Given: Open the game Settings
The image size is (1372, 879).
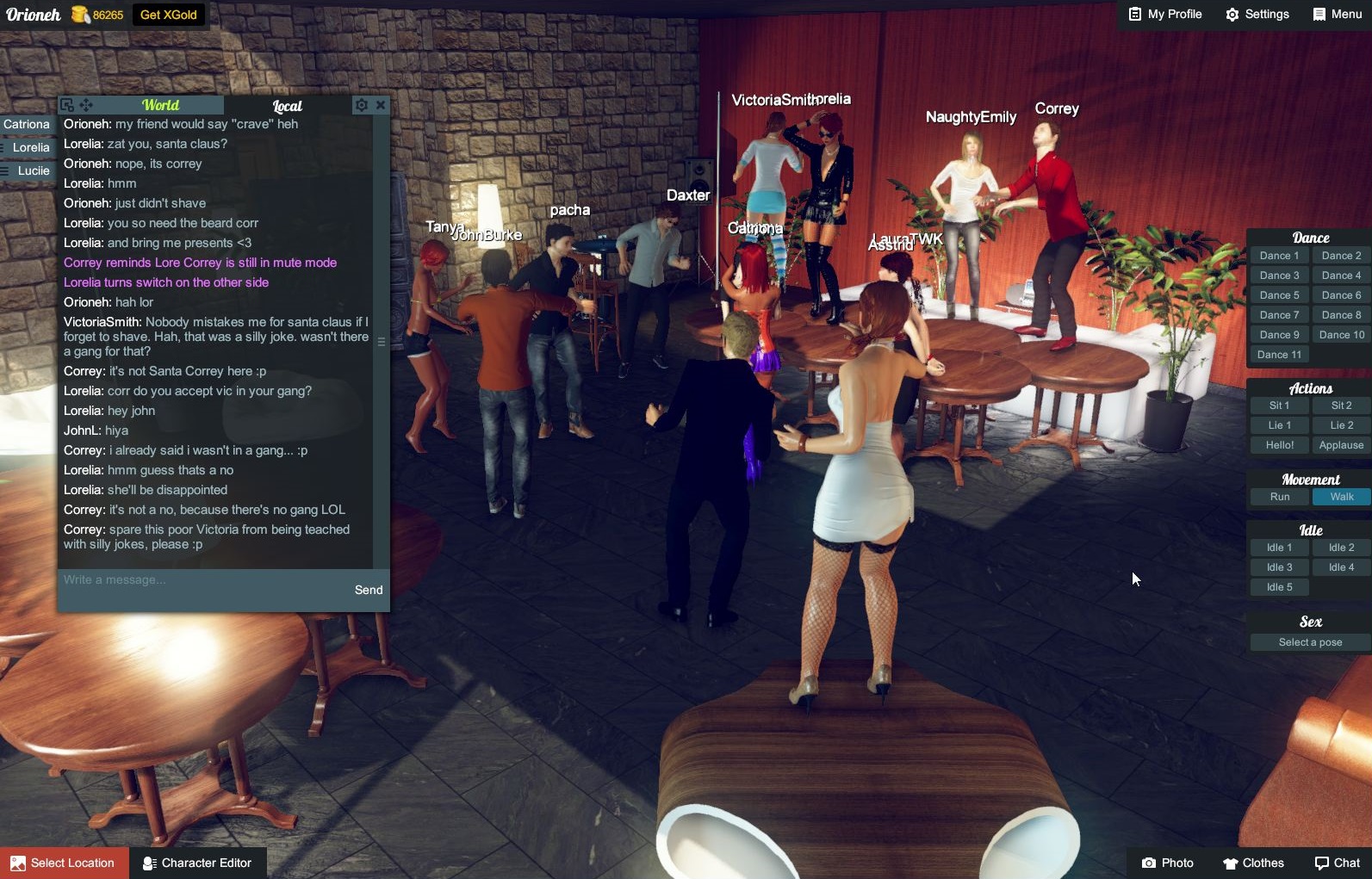Looking at the screenshot, I should 1257,14.
